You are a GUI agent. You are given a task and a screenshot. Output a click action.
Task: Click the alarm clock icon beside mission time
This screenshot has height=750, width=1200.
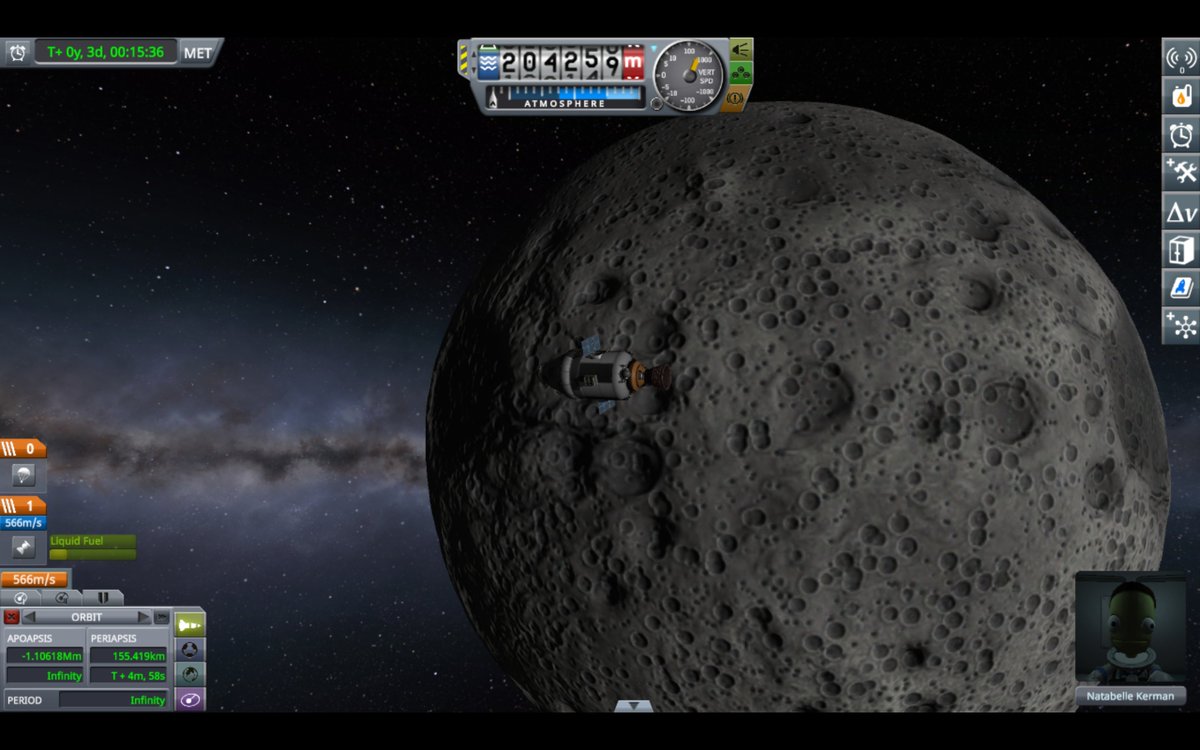[x=17, y=52]
